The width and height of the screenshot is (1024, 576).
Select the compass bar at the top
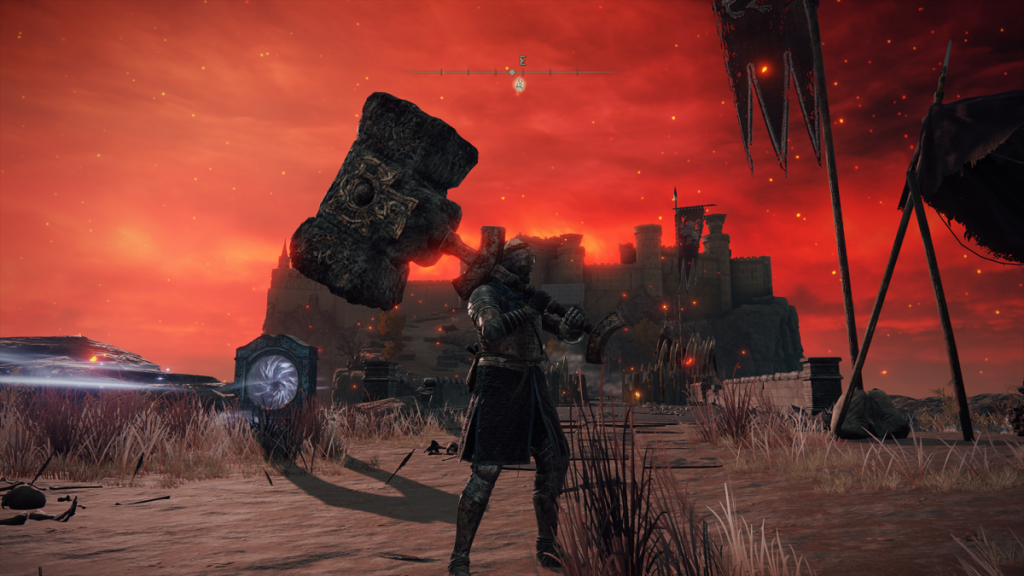(x=512, y=72)
